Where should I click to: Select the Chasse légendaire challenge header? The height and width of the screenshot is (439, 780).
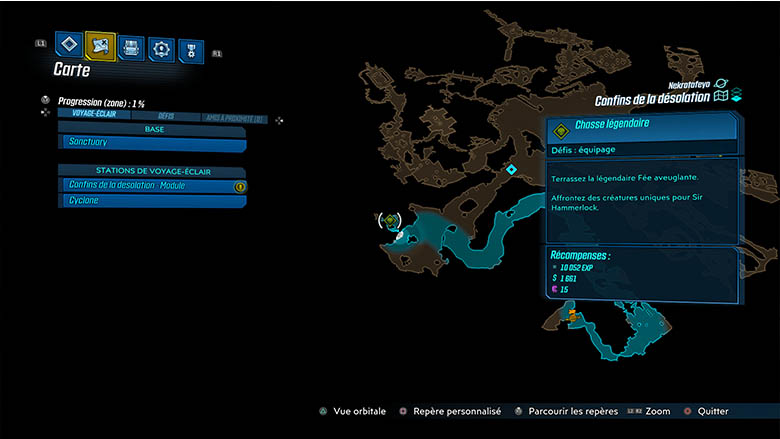pos(642,126)
